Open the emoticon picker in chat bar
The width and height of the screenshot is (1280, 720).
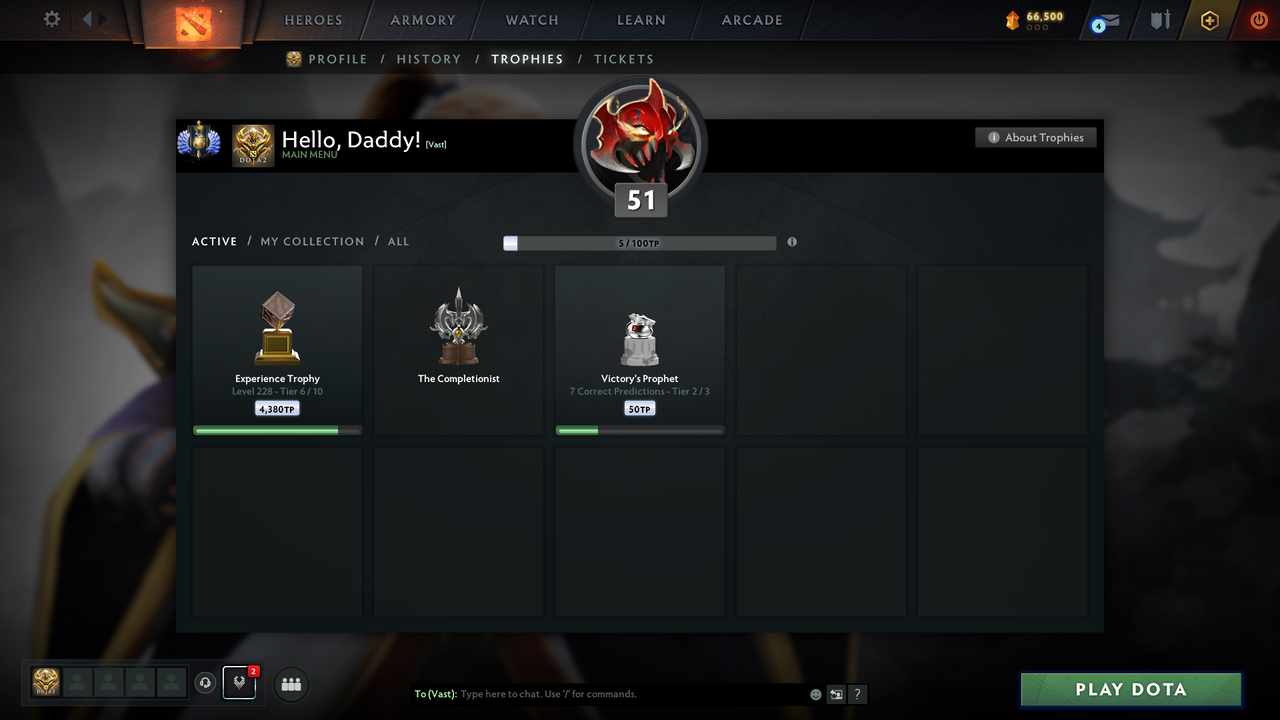[x=815, y=693]
